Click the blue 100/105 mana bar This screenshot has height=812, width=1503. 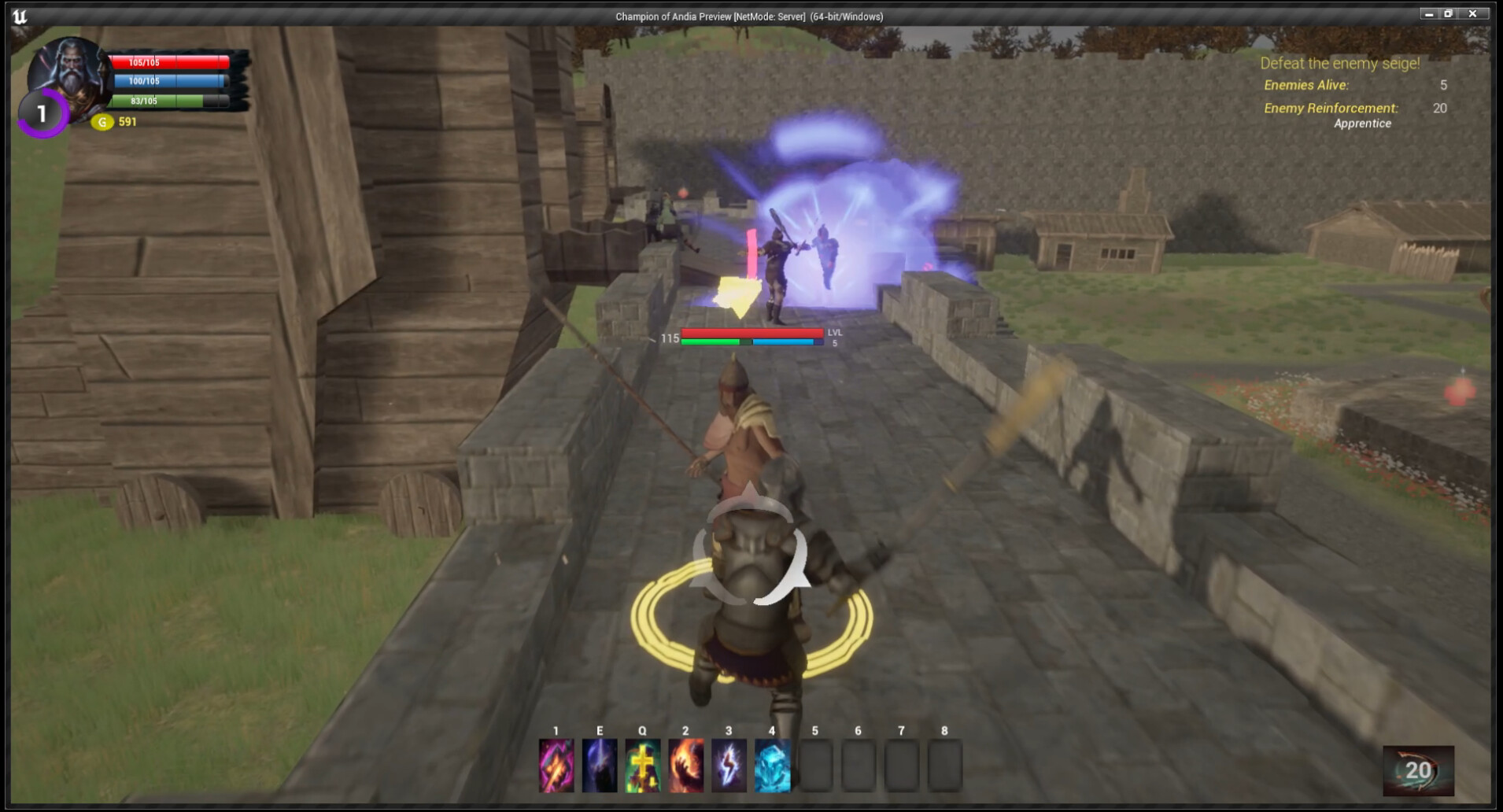(170, 80)
